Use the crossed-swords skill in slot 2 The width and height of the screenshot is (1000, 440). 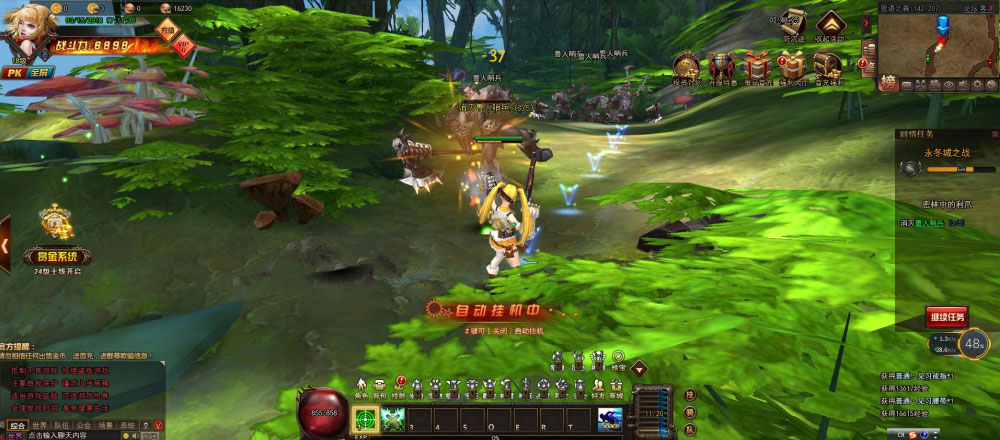point(391,419)
